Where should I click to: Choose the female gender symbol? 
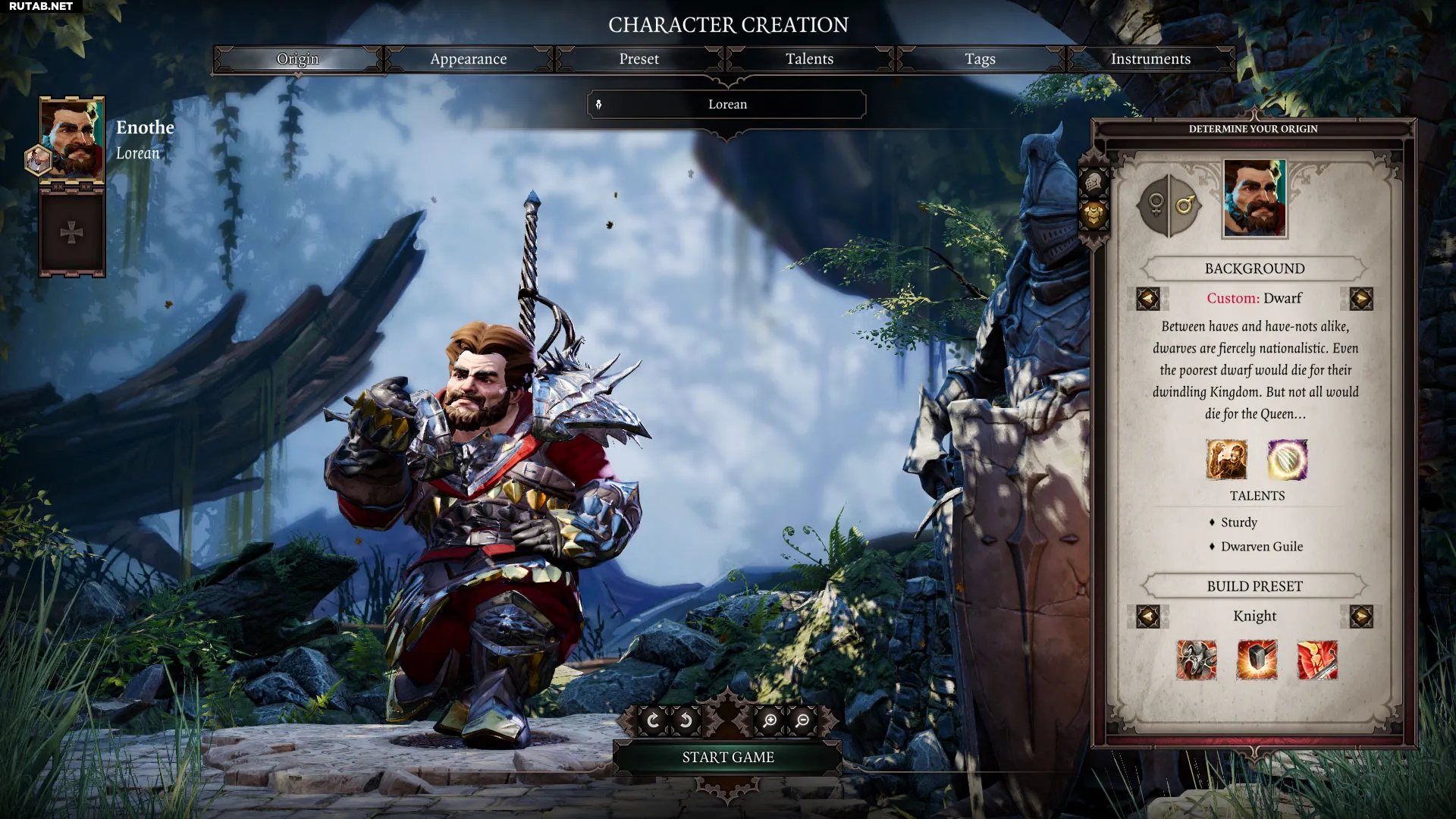(x=1155, y=205)
